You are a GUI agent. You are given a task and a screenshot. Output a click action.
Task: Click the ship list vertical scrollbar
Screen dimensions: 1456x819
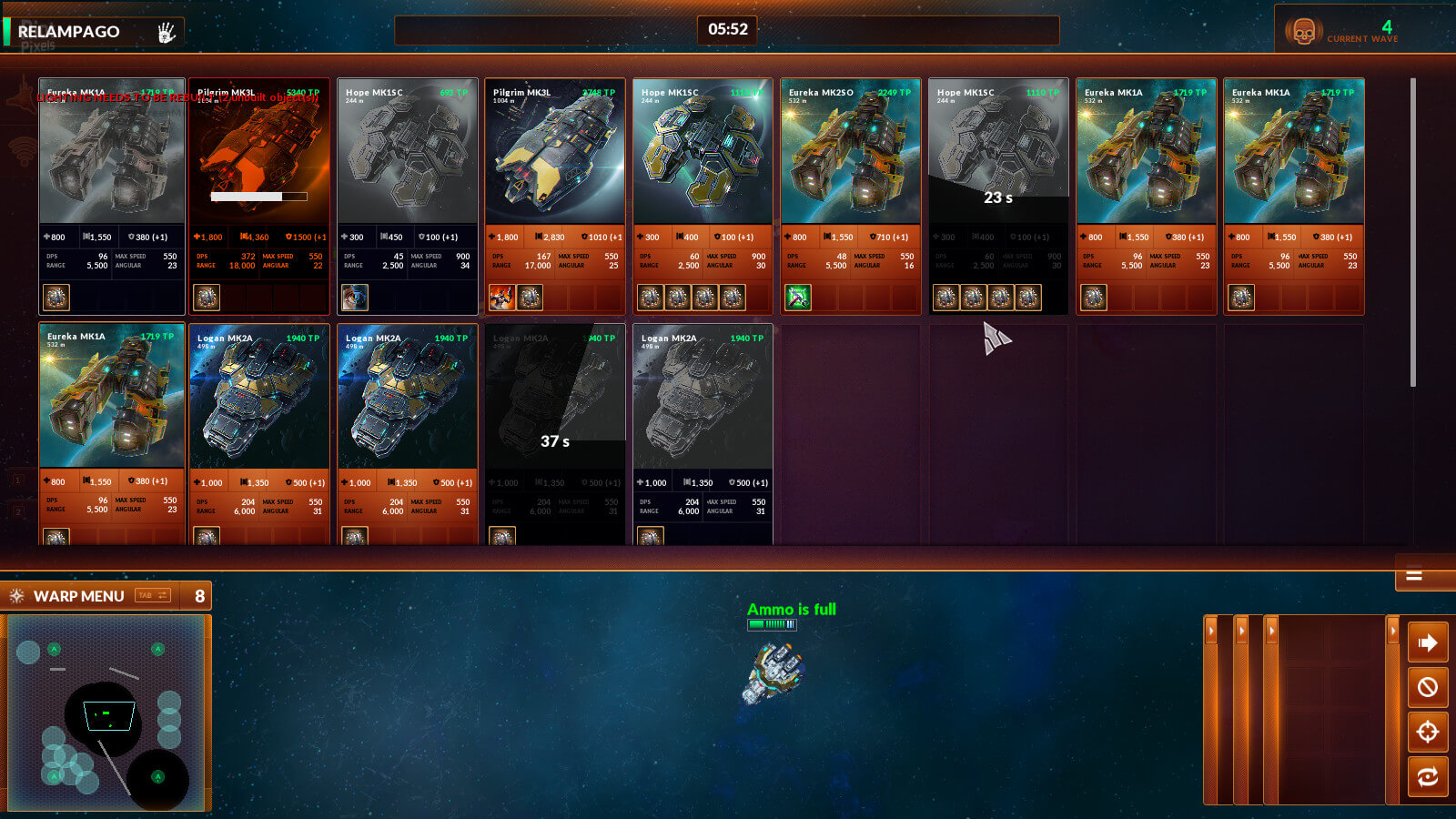click(1412, 232)
